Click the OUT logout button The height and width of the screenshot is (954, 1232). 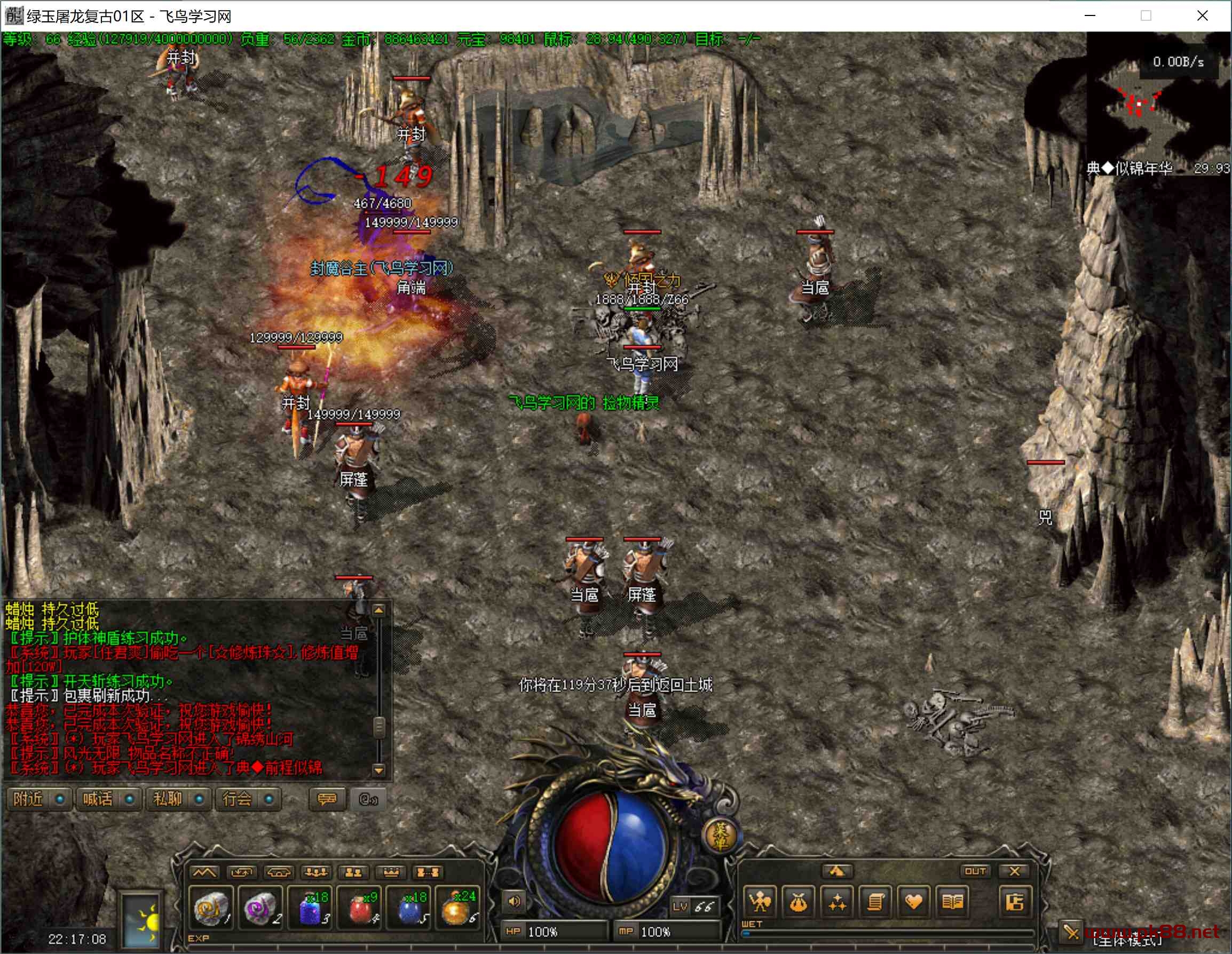(x=975, y=871)
